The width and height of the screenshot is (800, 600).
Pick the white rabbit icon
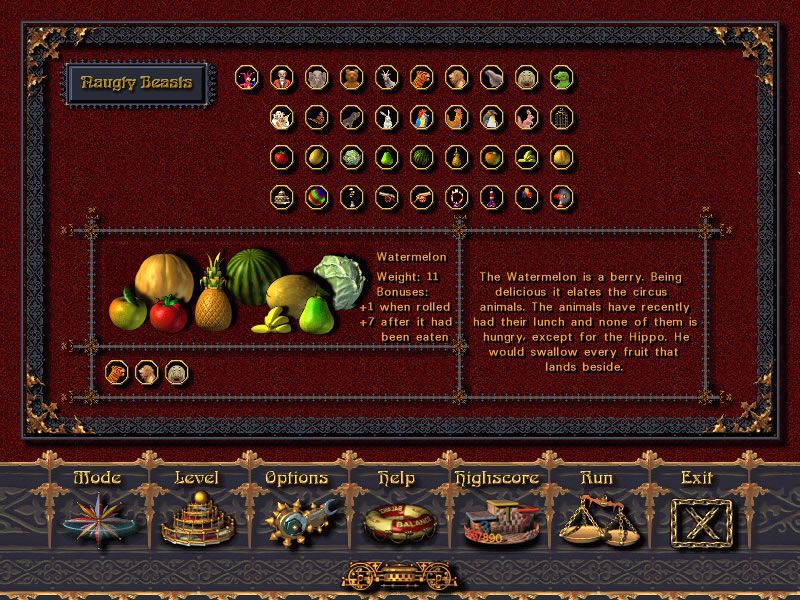pos(387,118)
